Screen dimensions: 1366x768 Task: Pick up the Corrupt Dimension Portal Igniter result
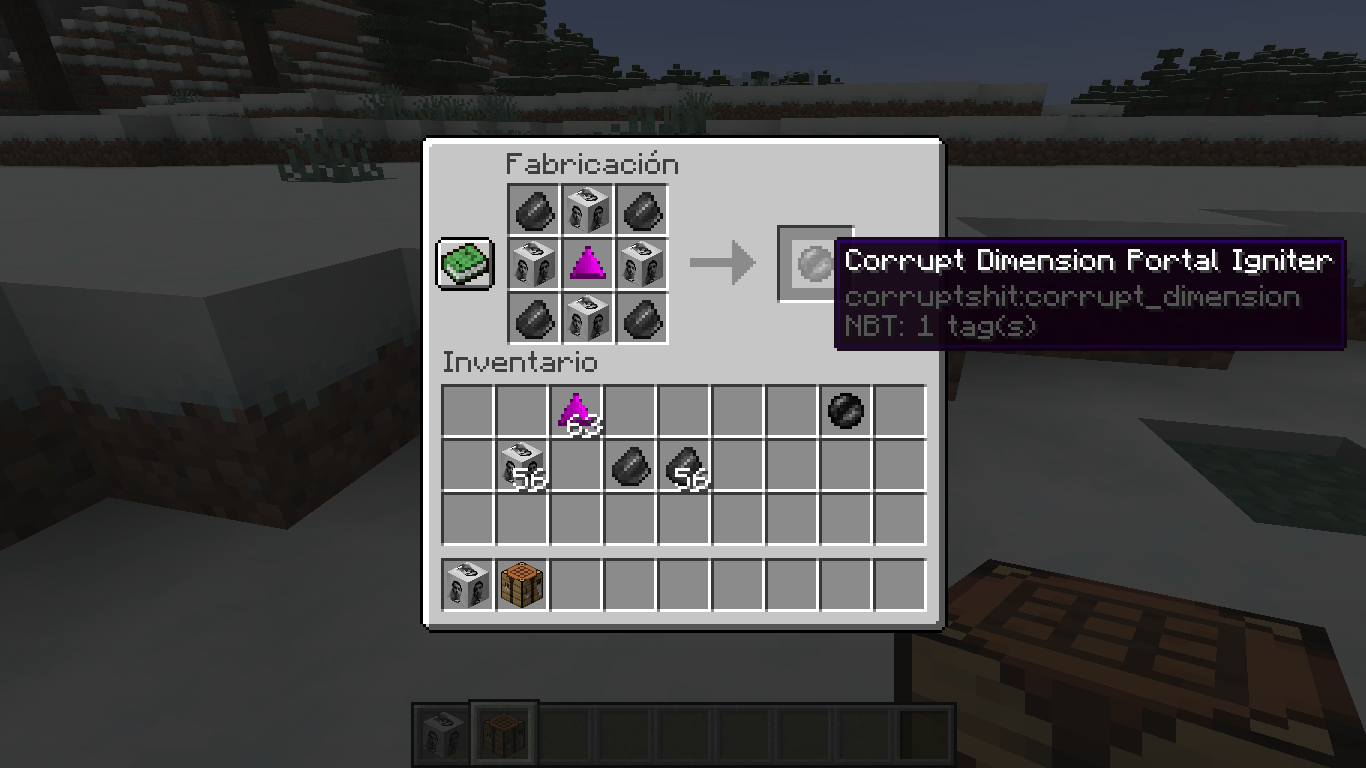coord(815,265)
